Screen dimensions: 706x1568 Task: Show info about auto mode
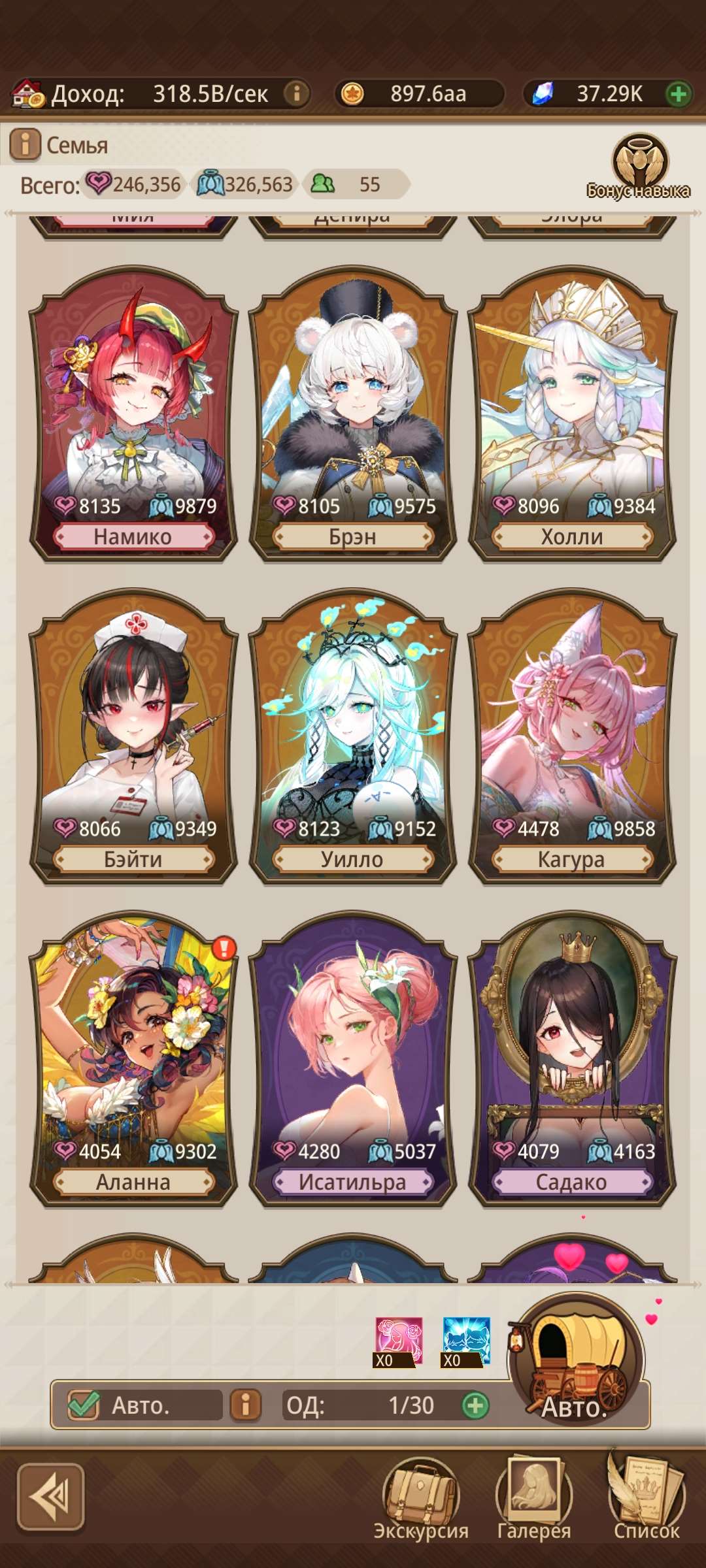[246, 1405]
